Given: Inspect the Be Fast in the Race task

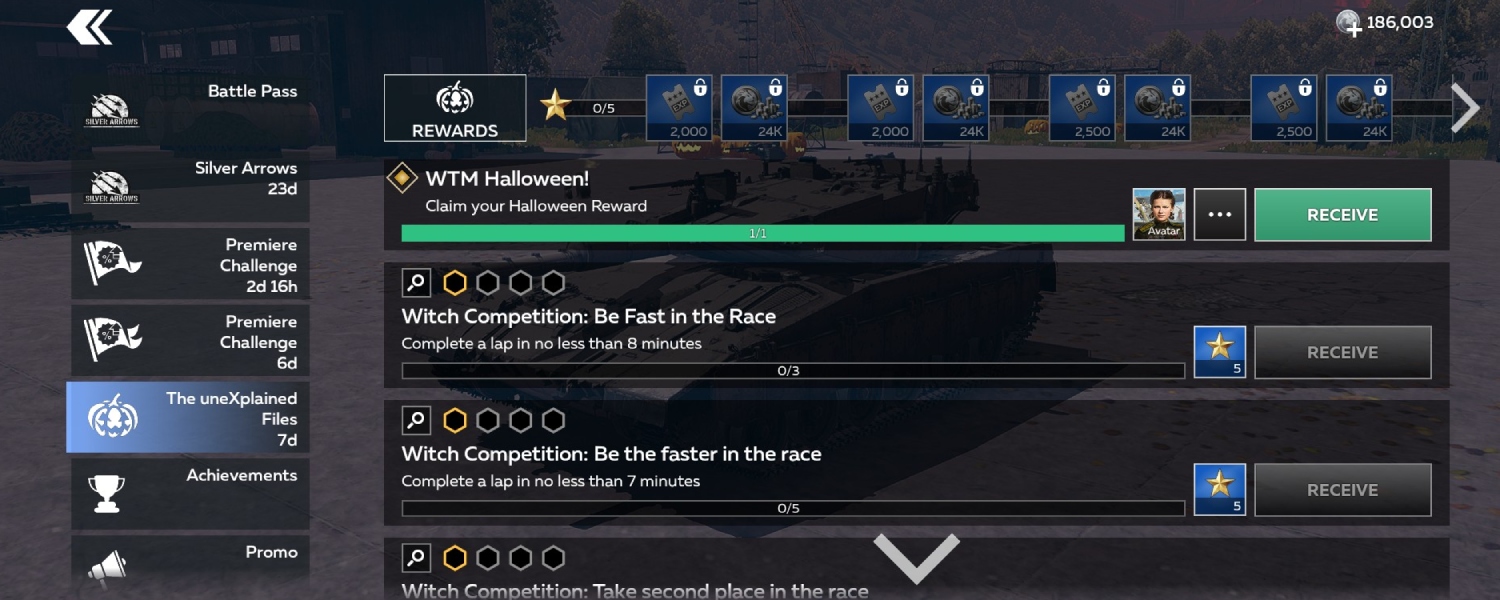Looking at the screenshot, I should click(416, 283).
